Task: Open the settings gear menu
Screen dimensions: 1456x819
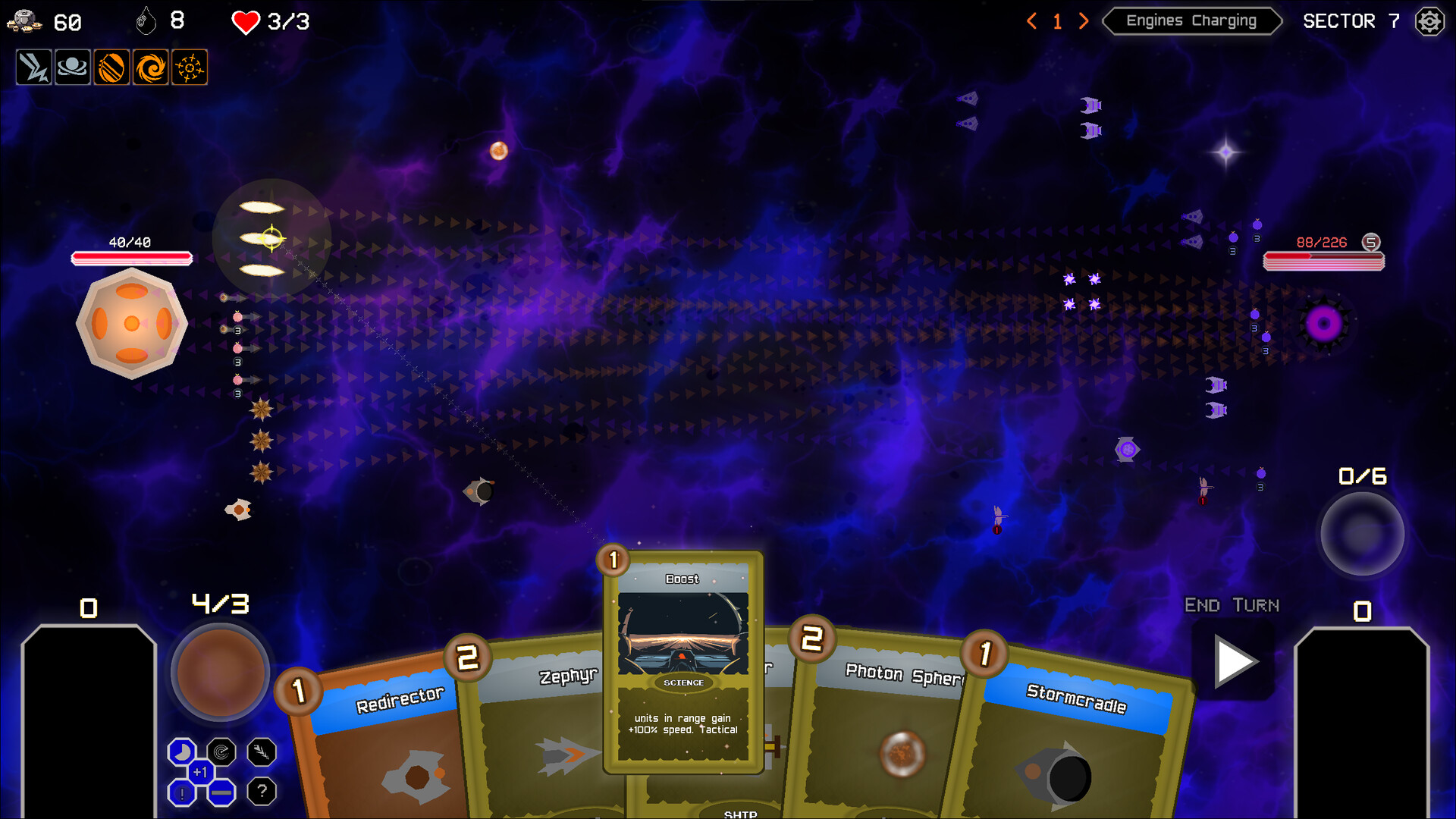Action: pos(1429,21)
